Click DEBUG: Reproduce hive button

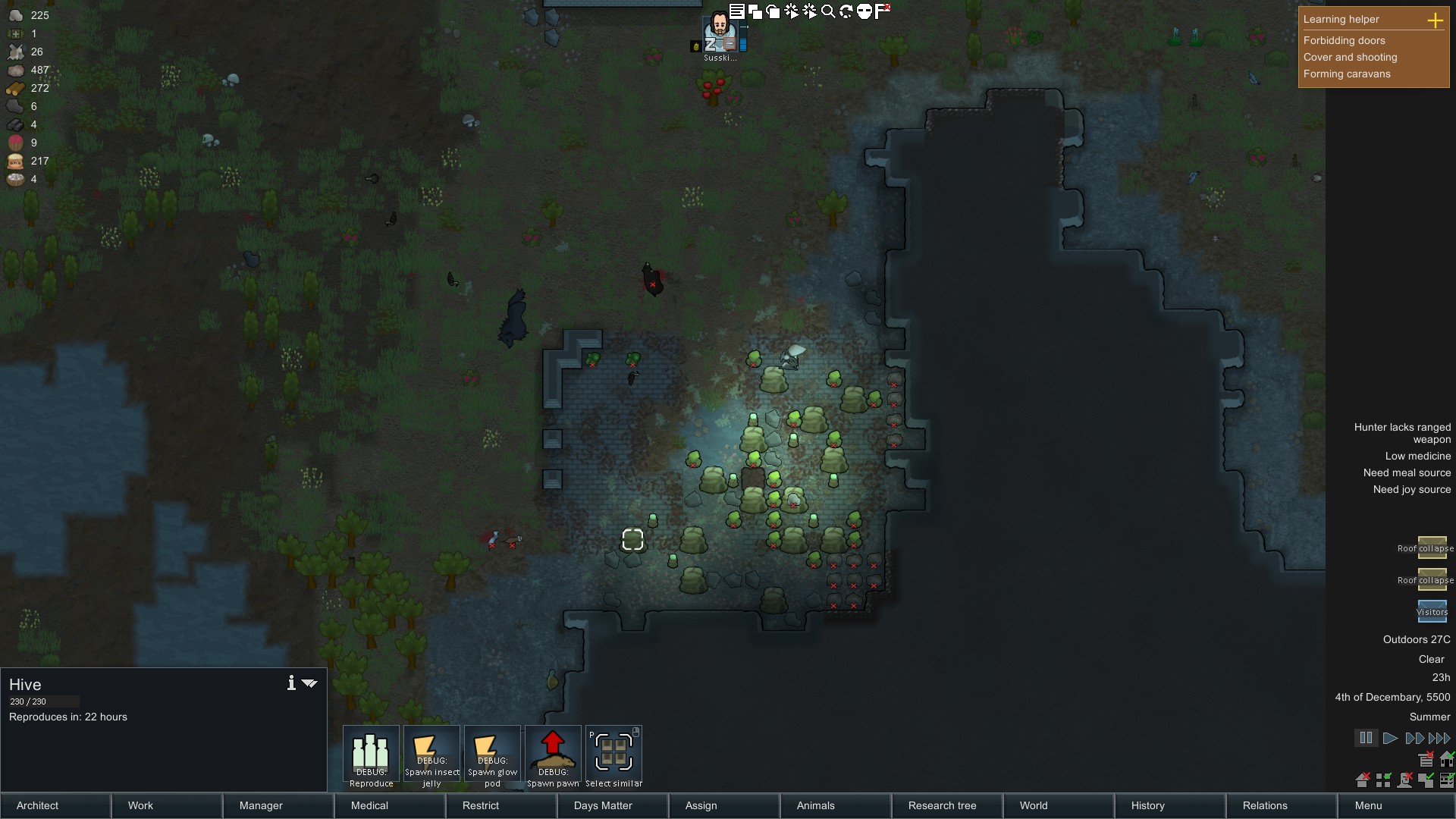click(371, 756)
